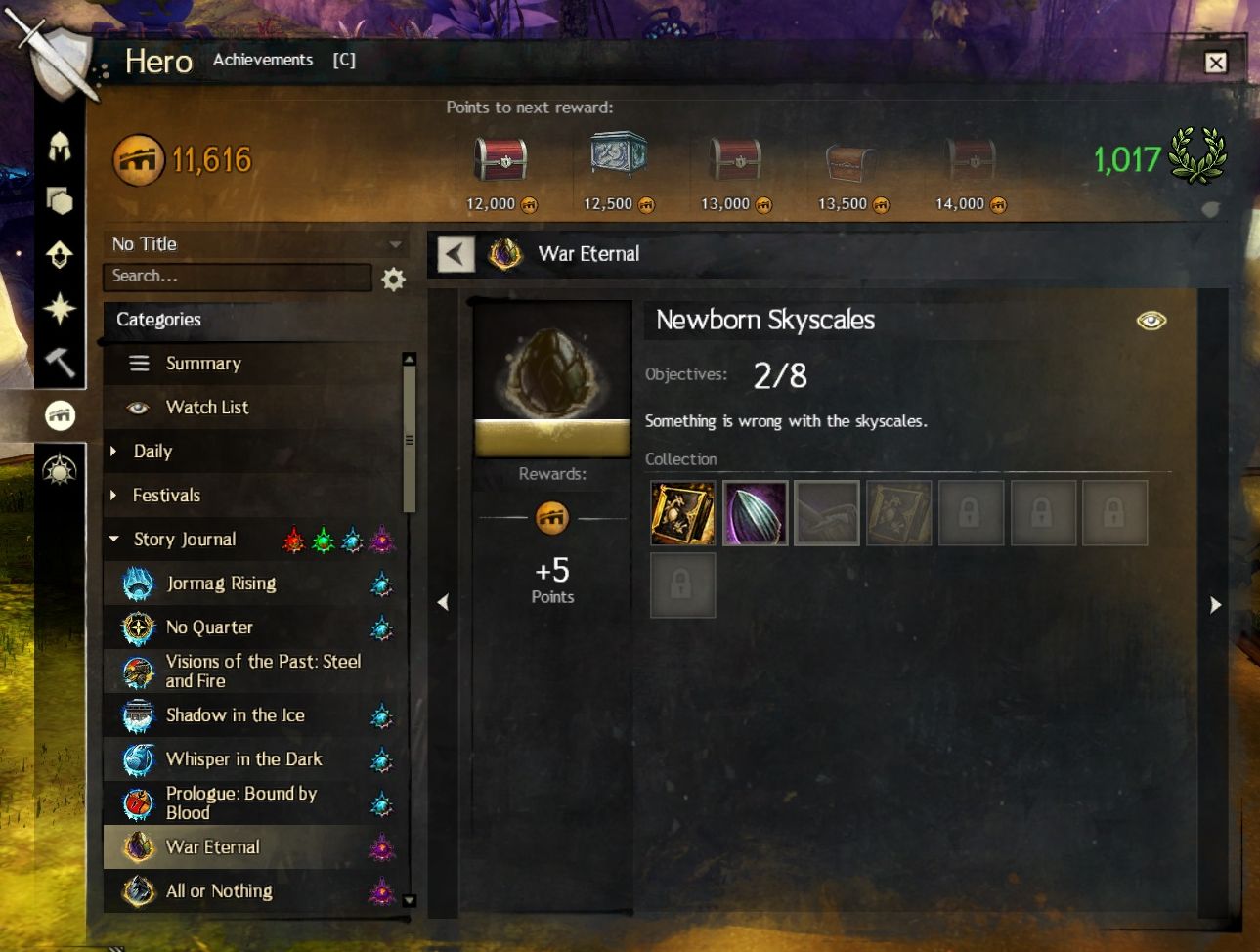Select the purple skyscale scale collection item
The image size is (1260, 952).
[x=755, y=513]
